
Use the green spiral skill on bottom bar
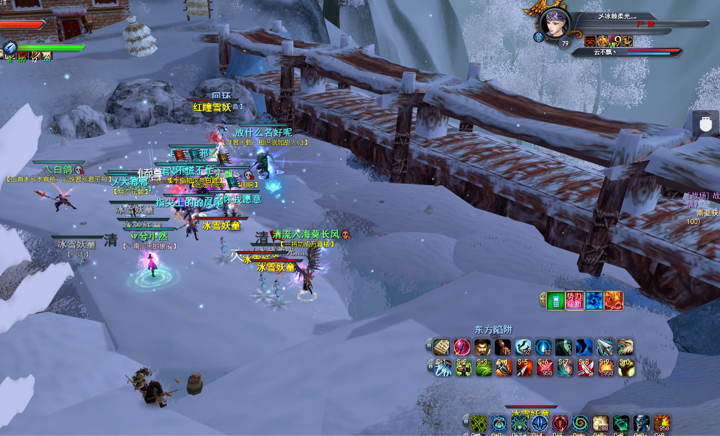click(x=580, y=424)
